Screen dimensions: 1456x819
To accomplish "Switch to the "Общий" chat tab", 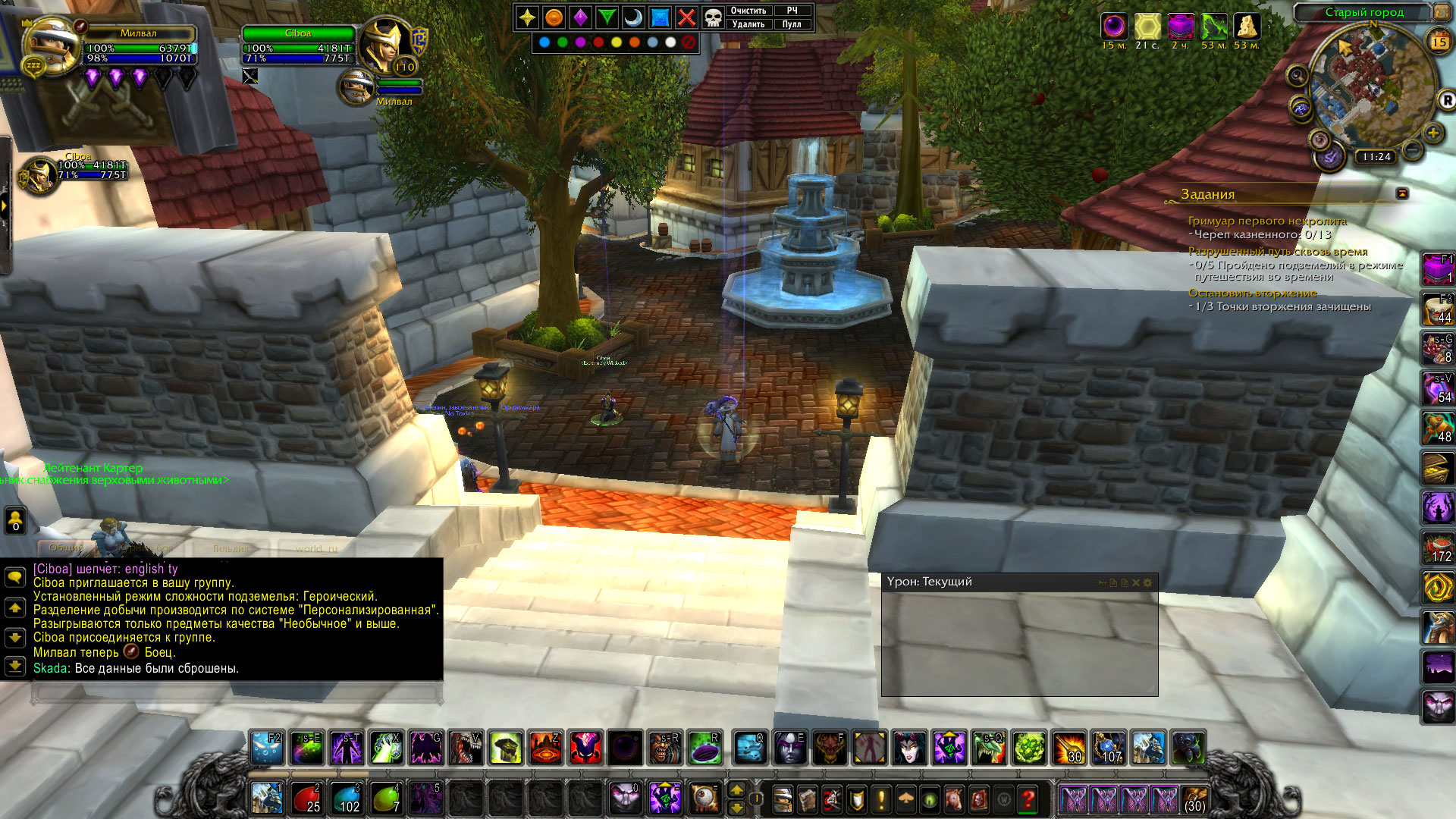I will point(67,548).
